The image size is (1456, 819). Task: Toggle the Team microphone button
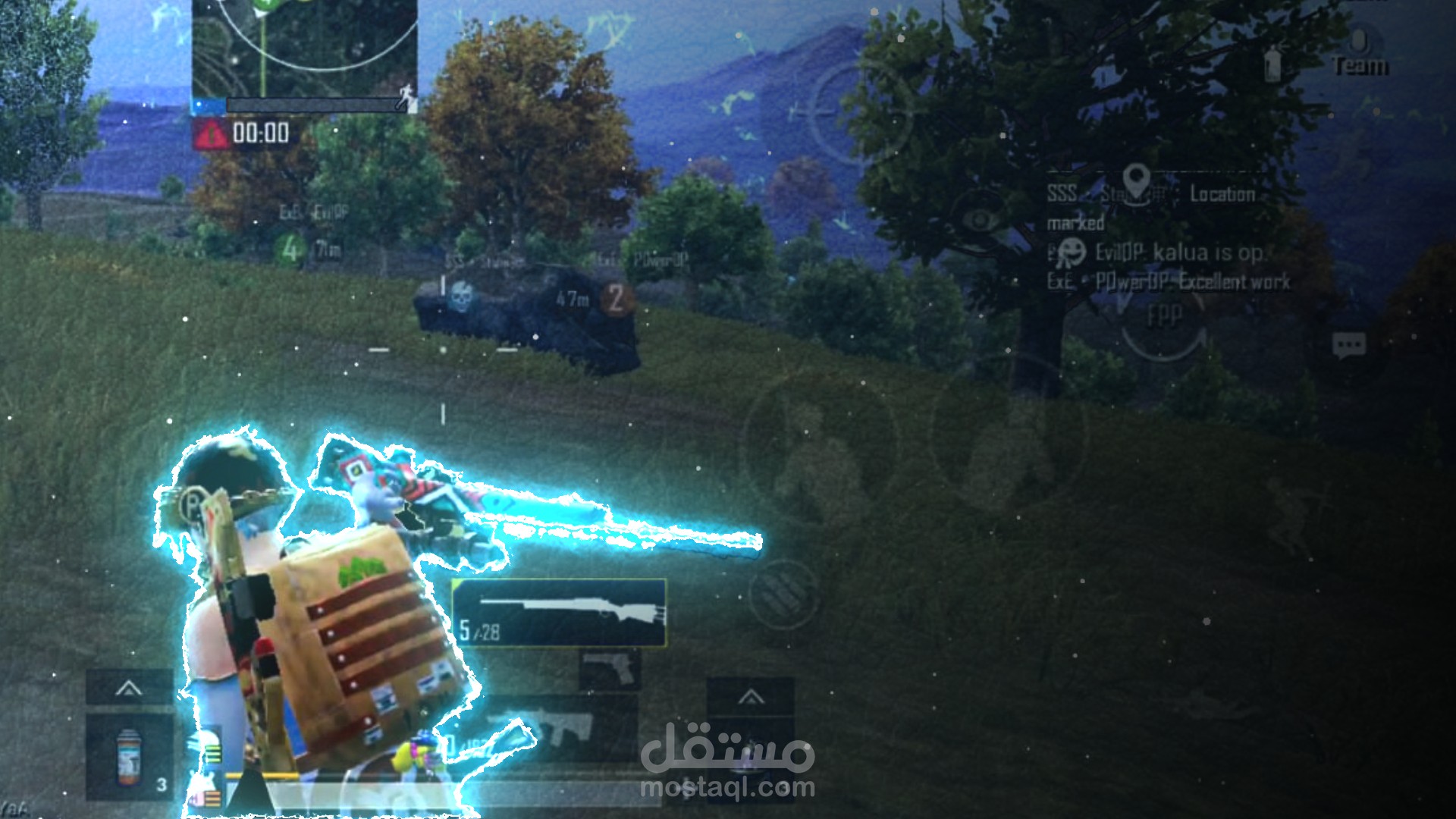click(1360, 52)
